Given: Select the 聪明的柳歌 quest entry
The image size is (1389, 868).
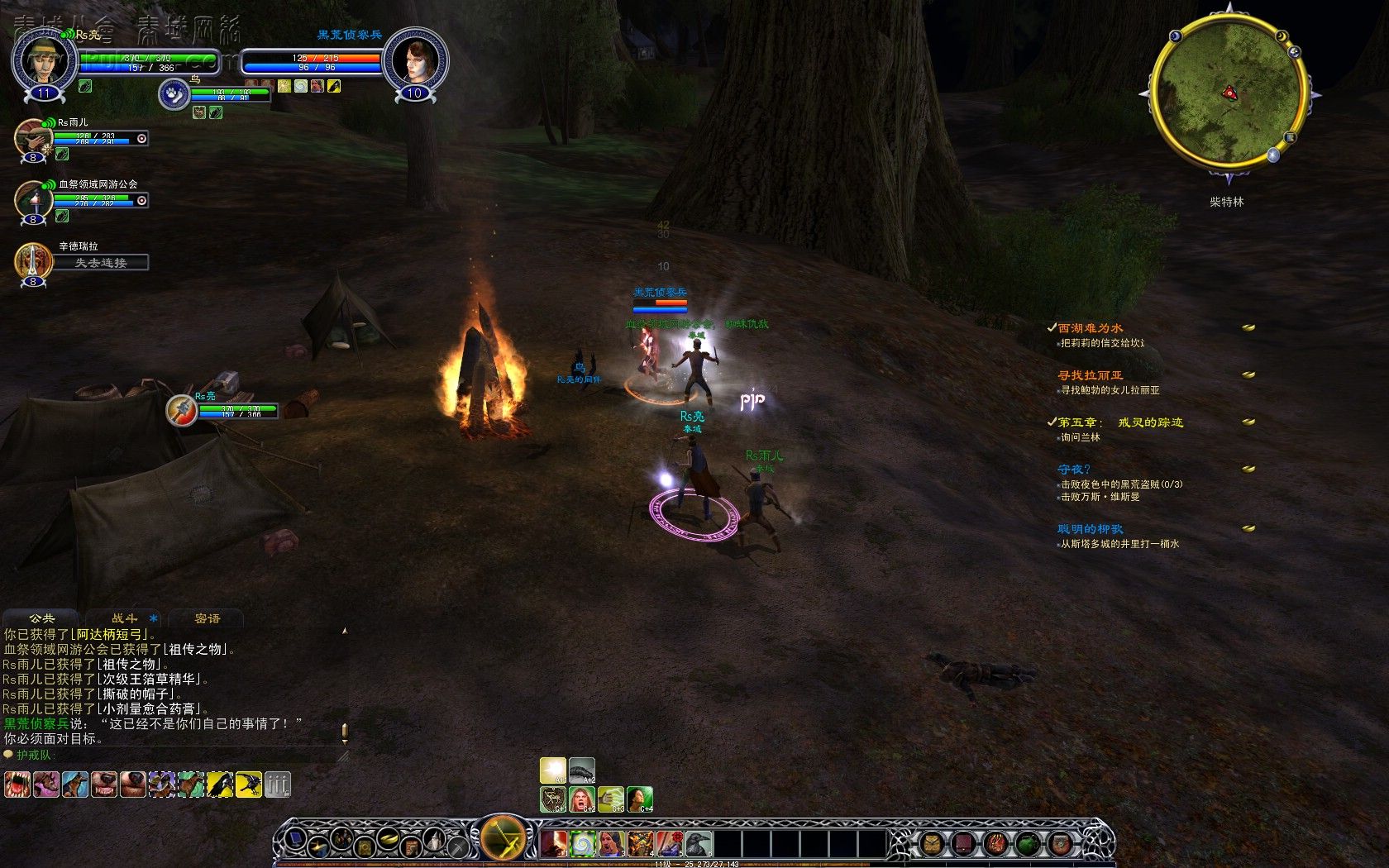Looking at the screenshot, I should tap(1090, 529).
